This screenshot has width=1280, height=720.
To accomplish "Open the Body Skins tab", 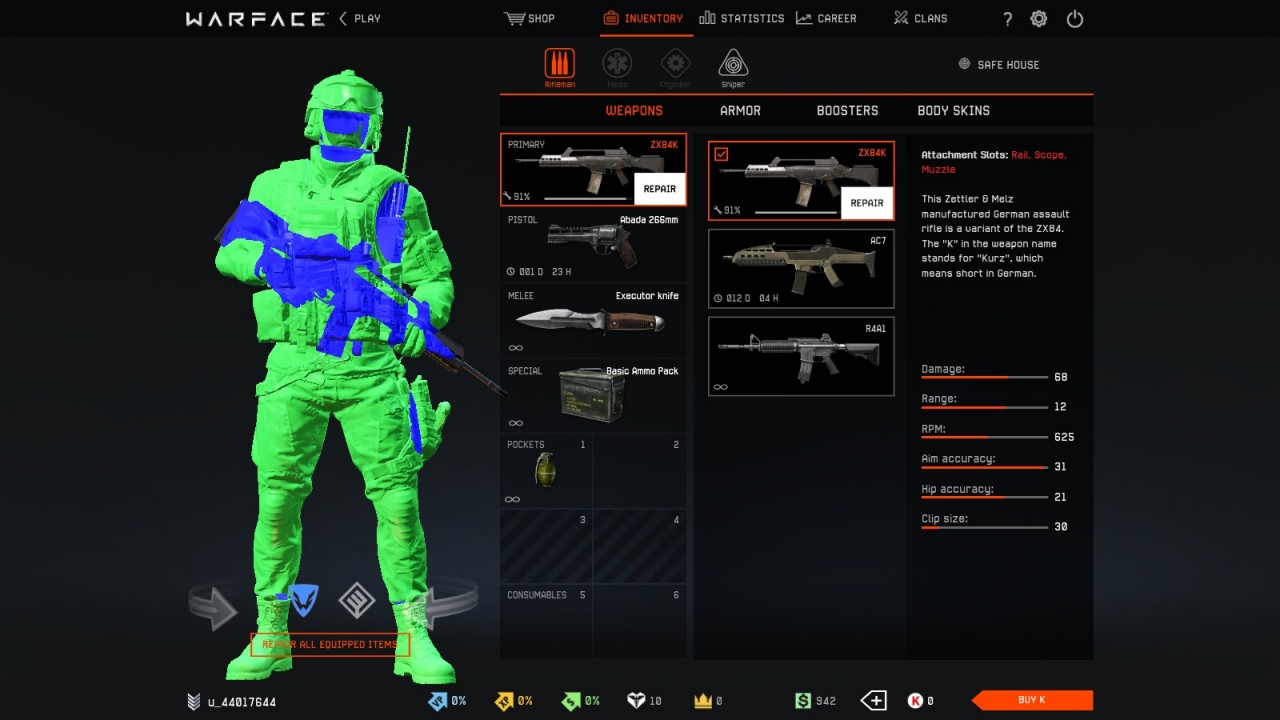I will pos(953,111).
